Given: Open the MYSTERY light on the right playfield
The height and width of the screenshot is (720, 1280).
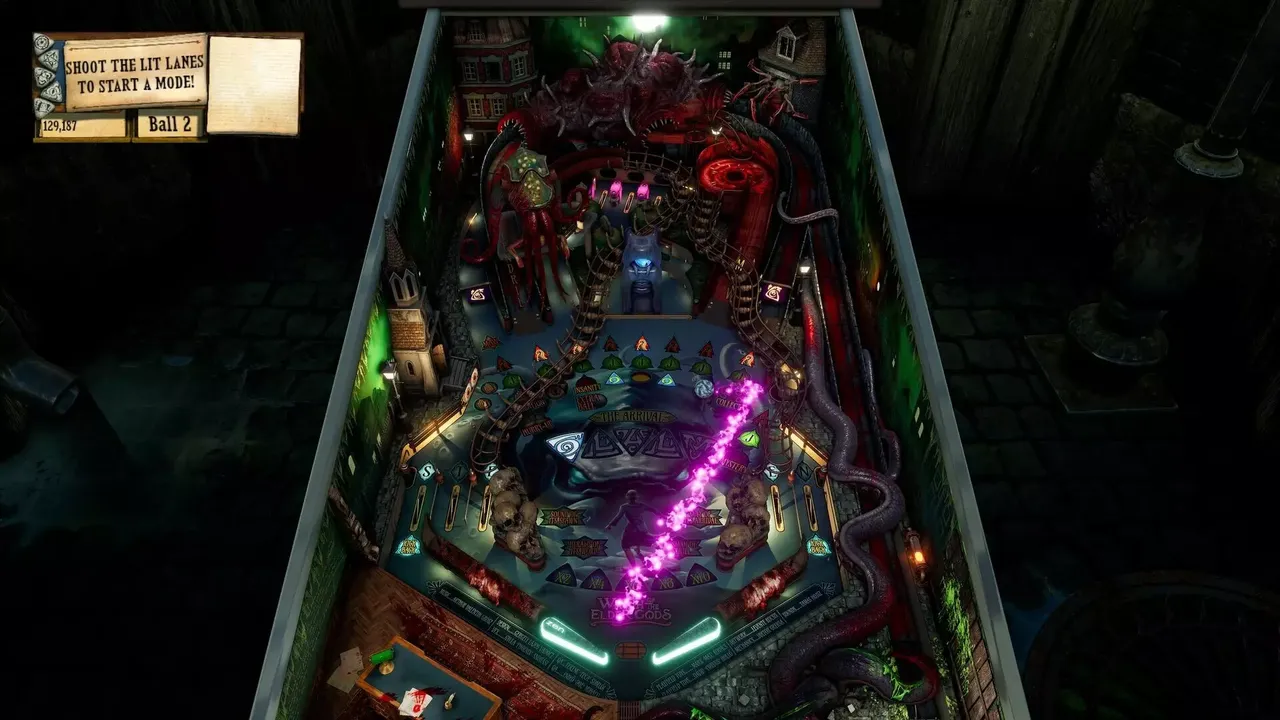Looking at the screenshot, I should pos(732,464).
